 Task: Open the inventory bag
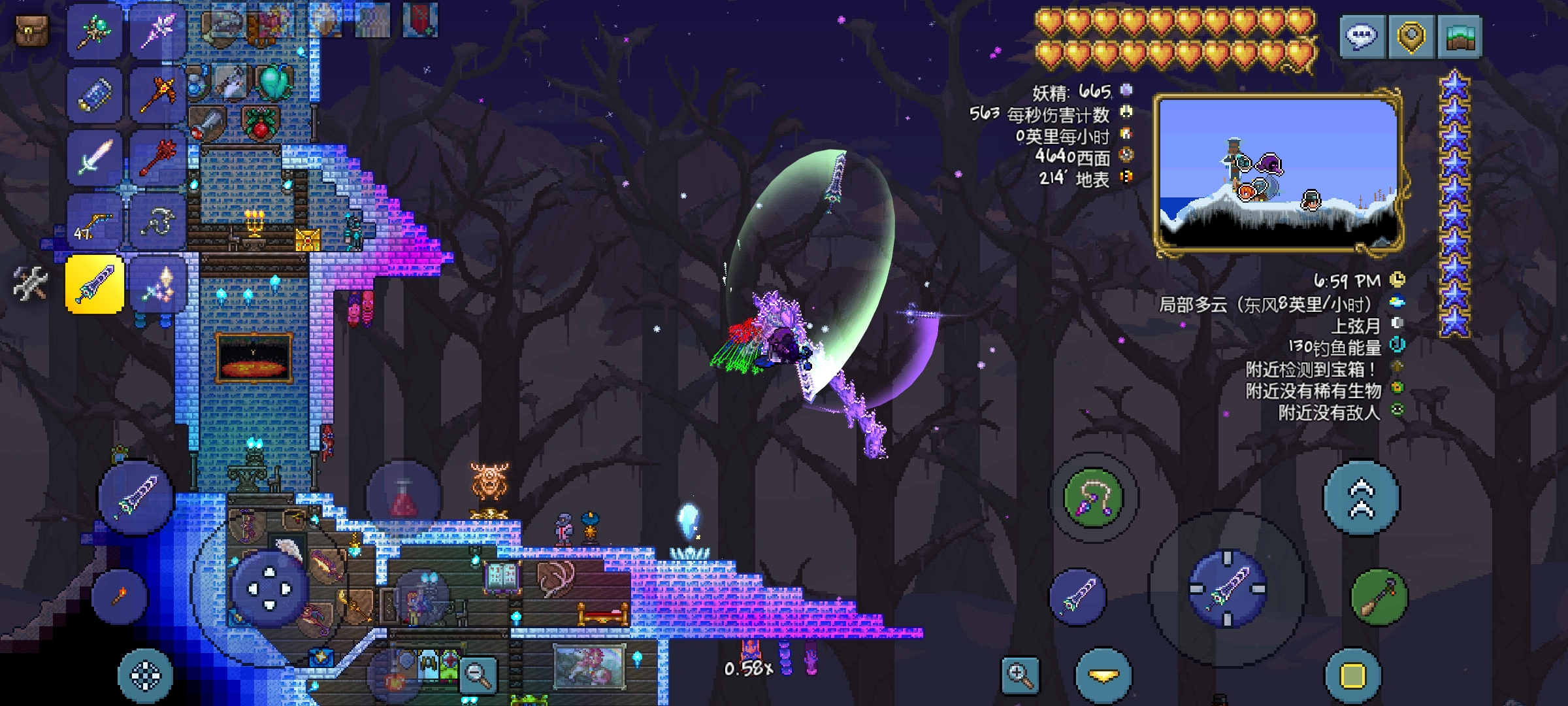(31, 31)
